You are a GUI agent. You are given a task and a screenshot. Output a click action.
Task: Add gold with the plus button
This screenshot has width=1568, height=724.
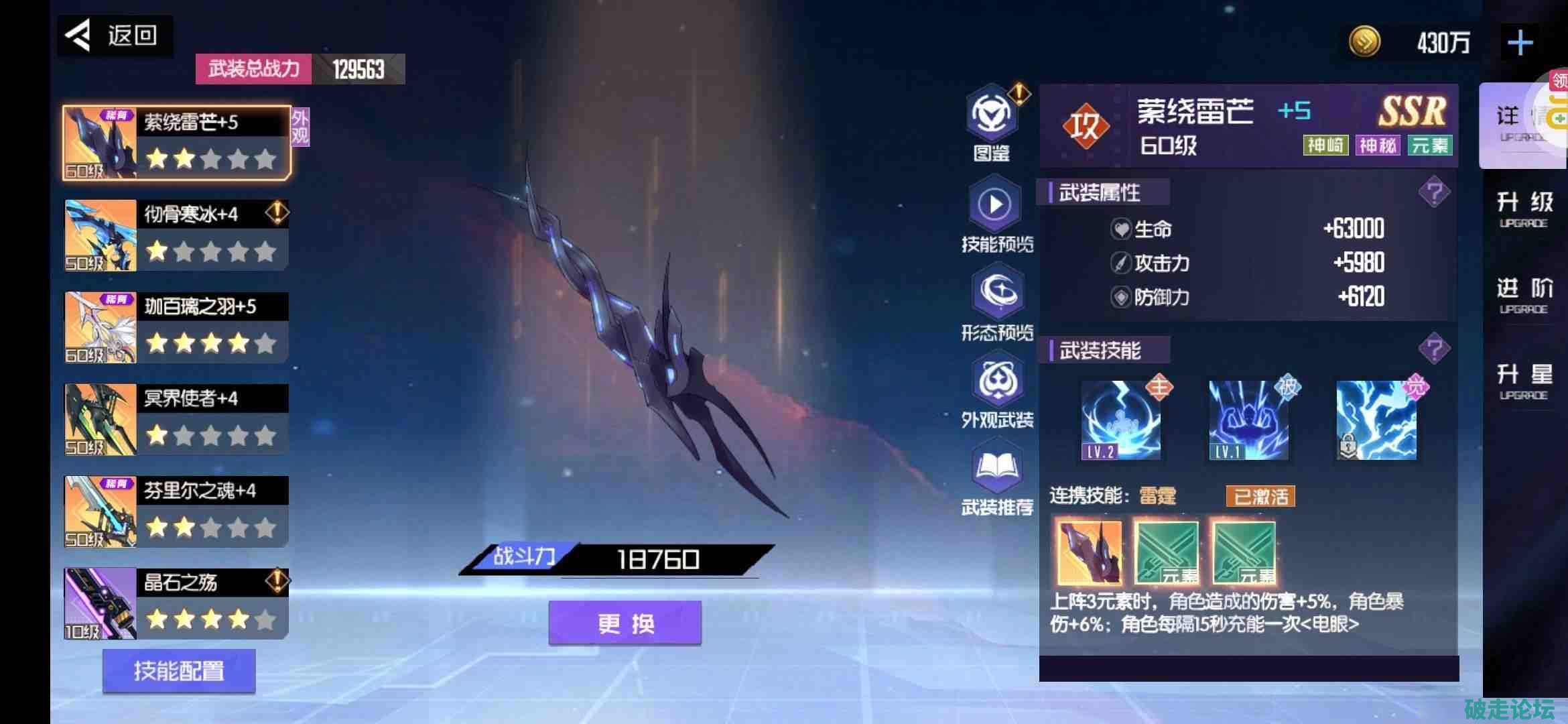1520,43
